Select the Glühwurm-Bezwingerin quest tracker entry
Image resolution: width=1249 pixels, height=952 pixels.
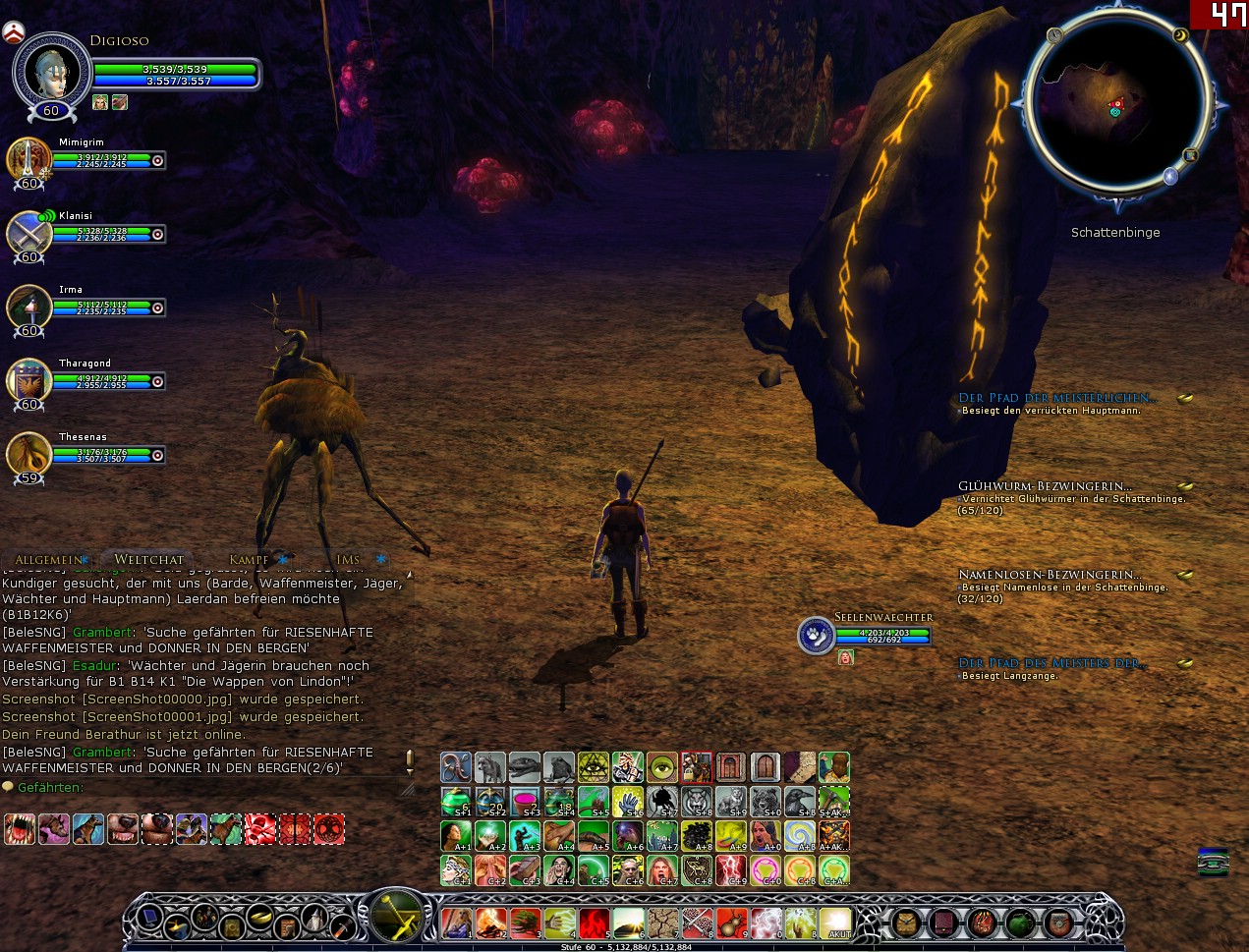tap(1045, 486)
